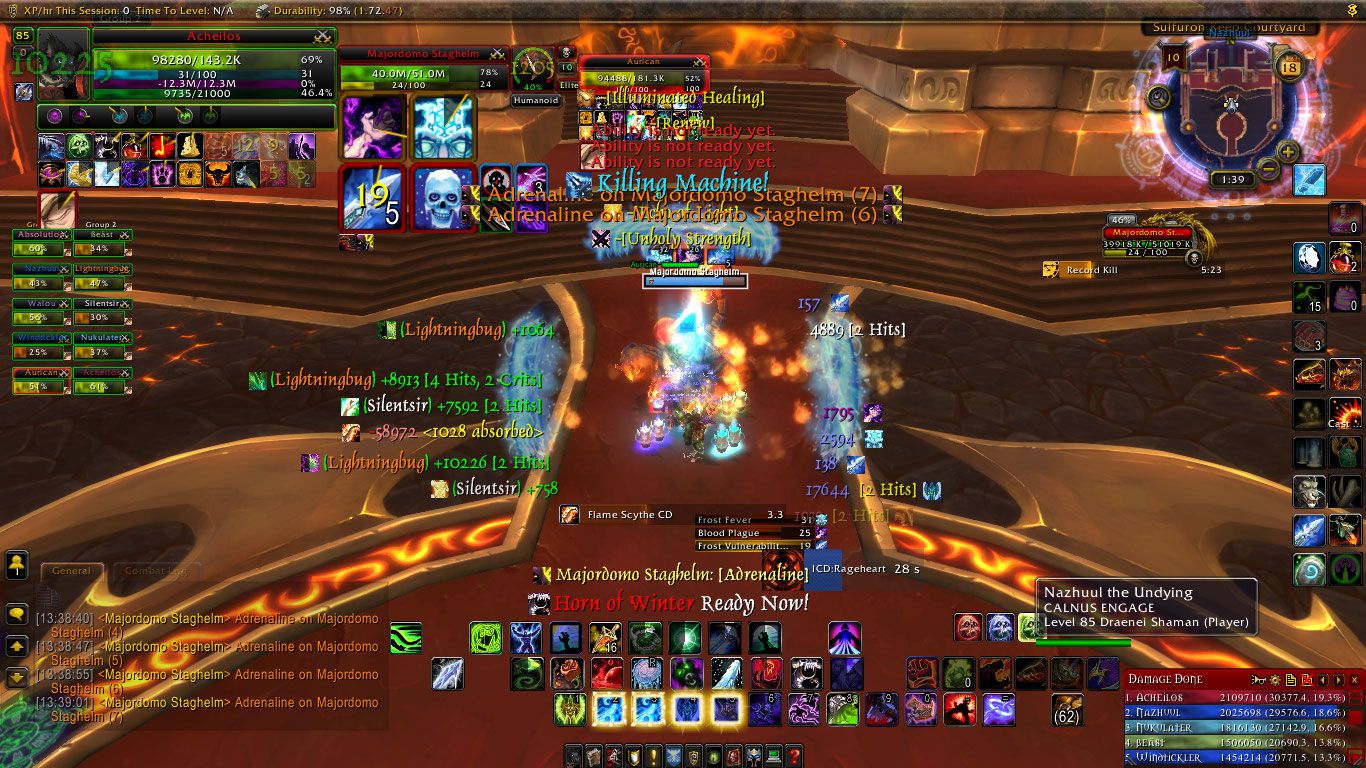The height and width of the screenshot is (768, 1366).
Task: Click the minimap tracking magnifier button
Action: (x=1159, y=97)
